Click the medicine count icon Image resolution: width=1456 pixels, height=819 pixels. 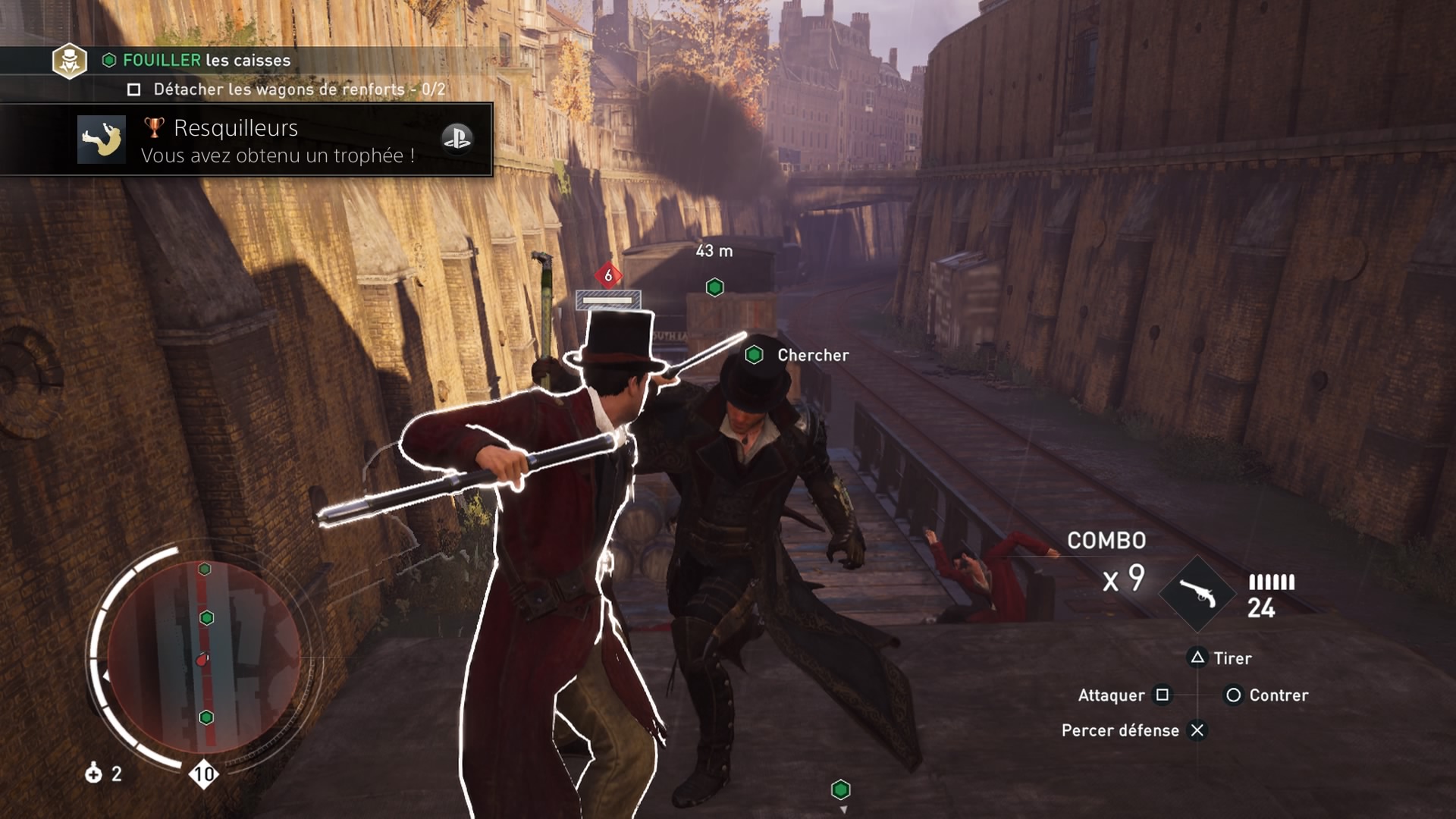94,773
